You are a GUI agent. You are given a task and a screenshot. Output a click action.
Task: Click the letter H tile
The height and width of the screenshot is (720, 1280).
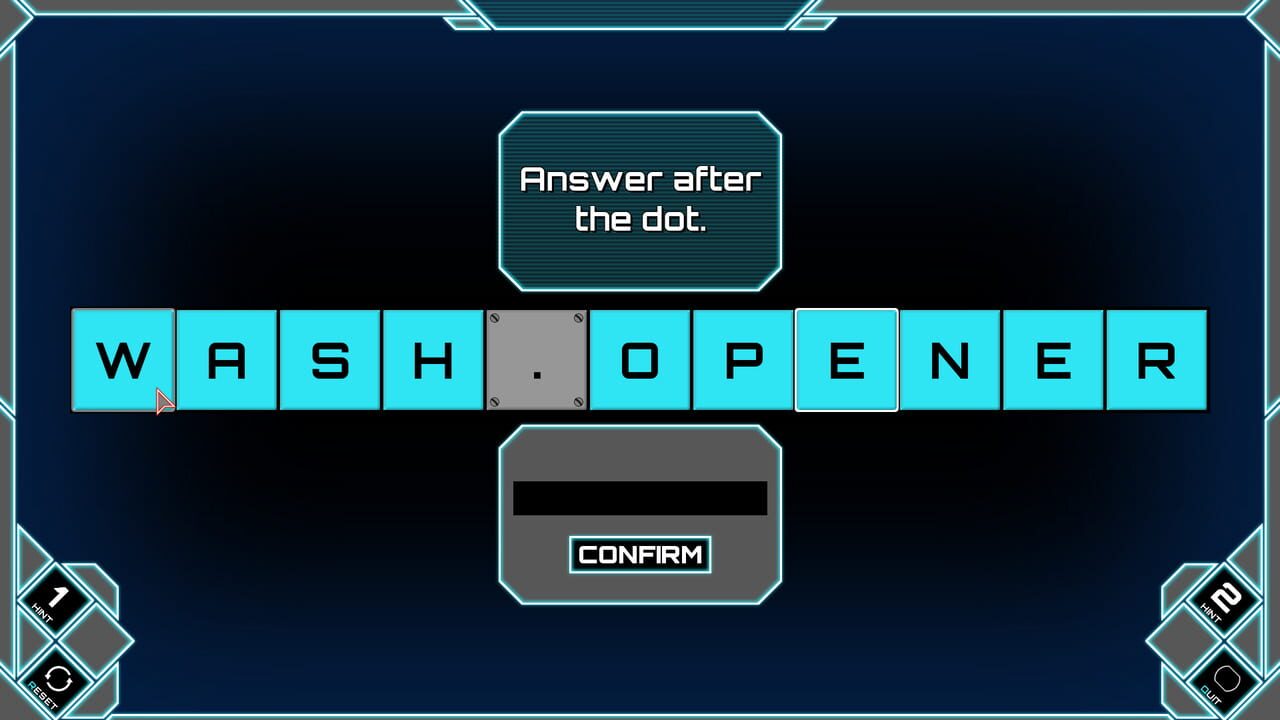click(x=434, y=360)
